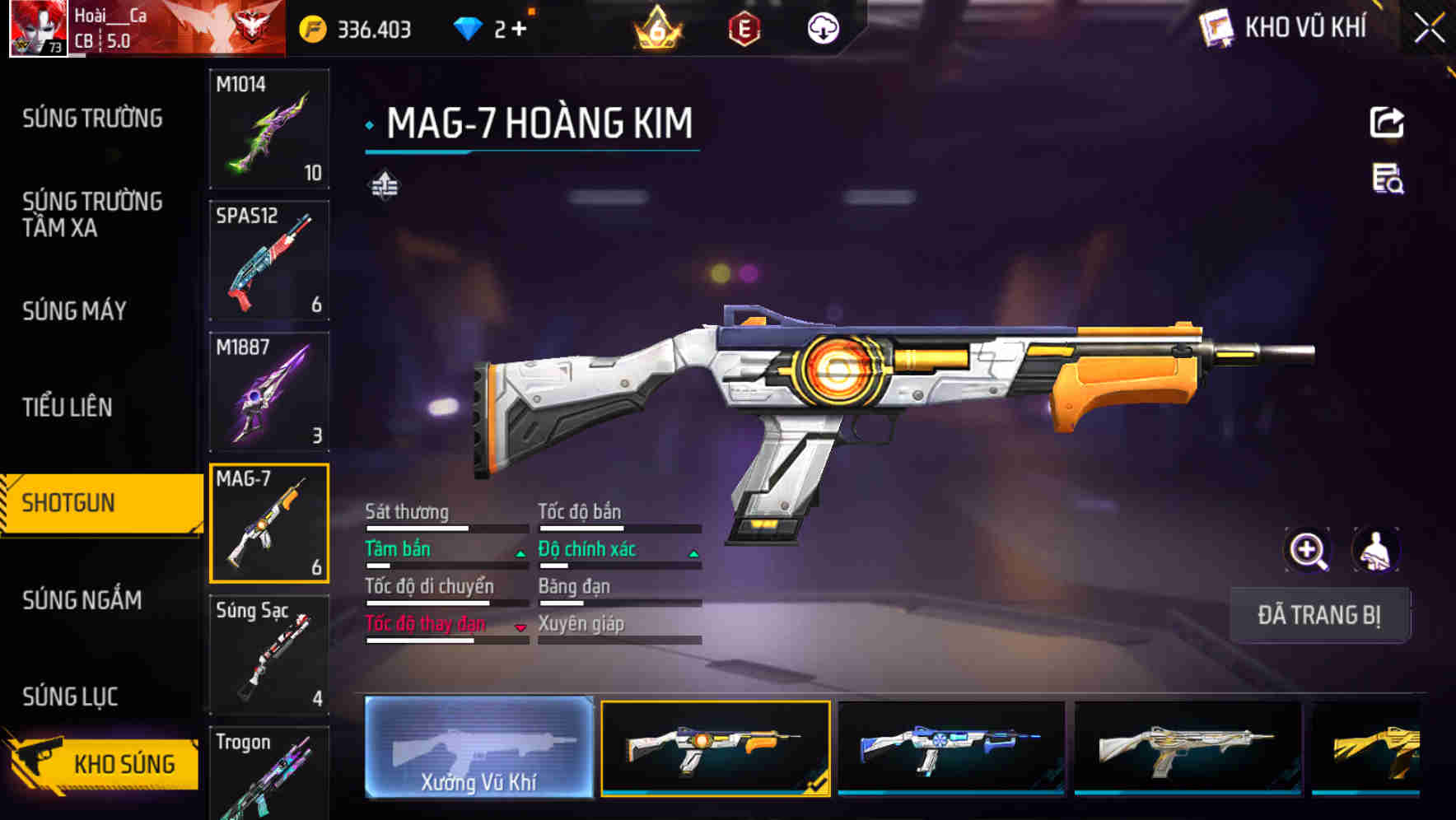The width and height of the screenshot is (1456, 820).
Task: Click the magnifier zoom weapon button
Action: 1308,550
